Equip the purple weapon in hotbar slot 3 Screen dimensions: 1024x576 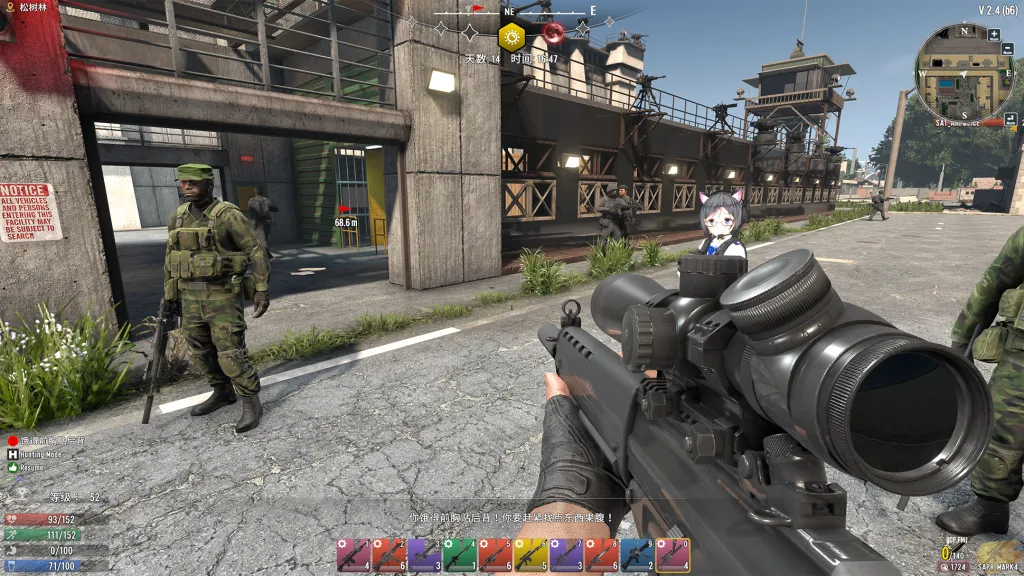(424, 555)
